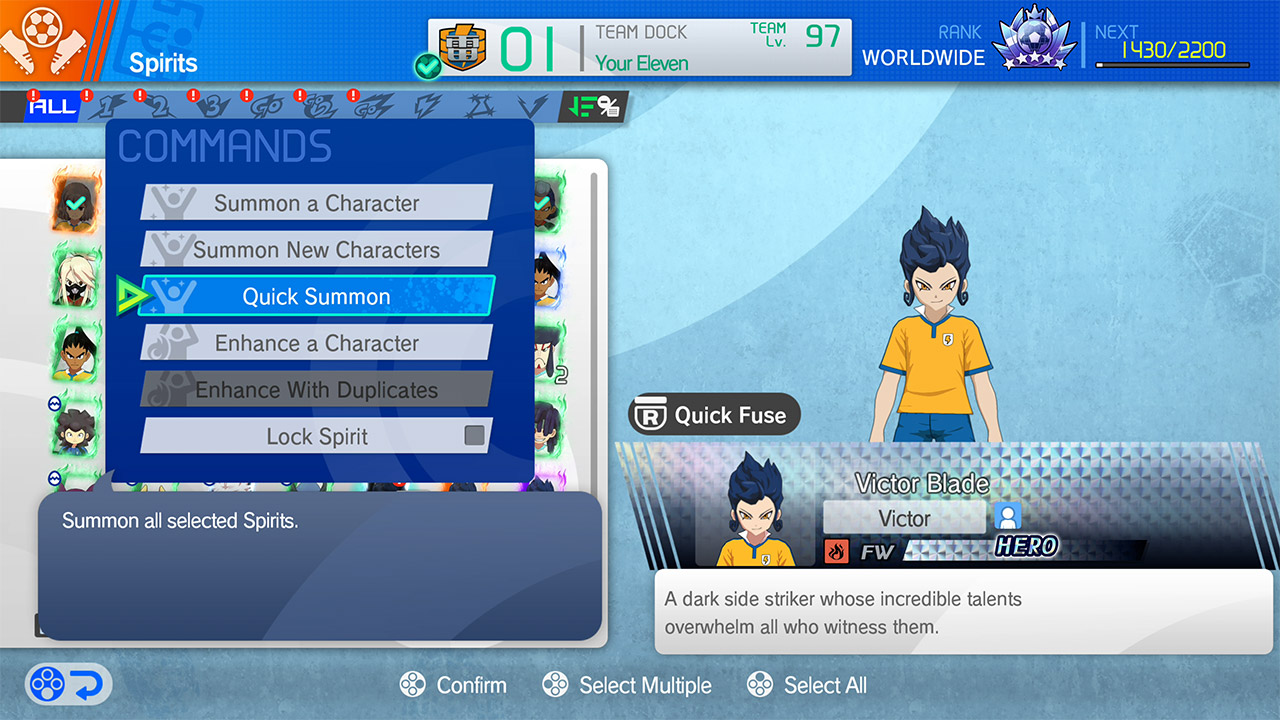Viewport: 1280px width, 720px height.
Task: Select Enhance With Duplicates entry
Action: point(316,390)
